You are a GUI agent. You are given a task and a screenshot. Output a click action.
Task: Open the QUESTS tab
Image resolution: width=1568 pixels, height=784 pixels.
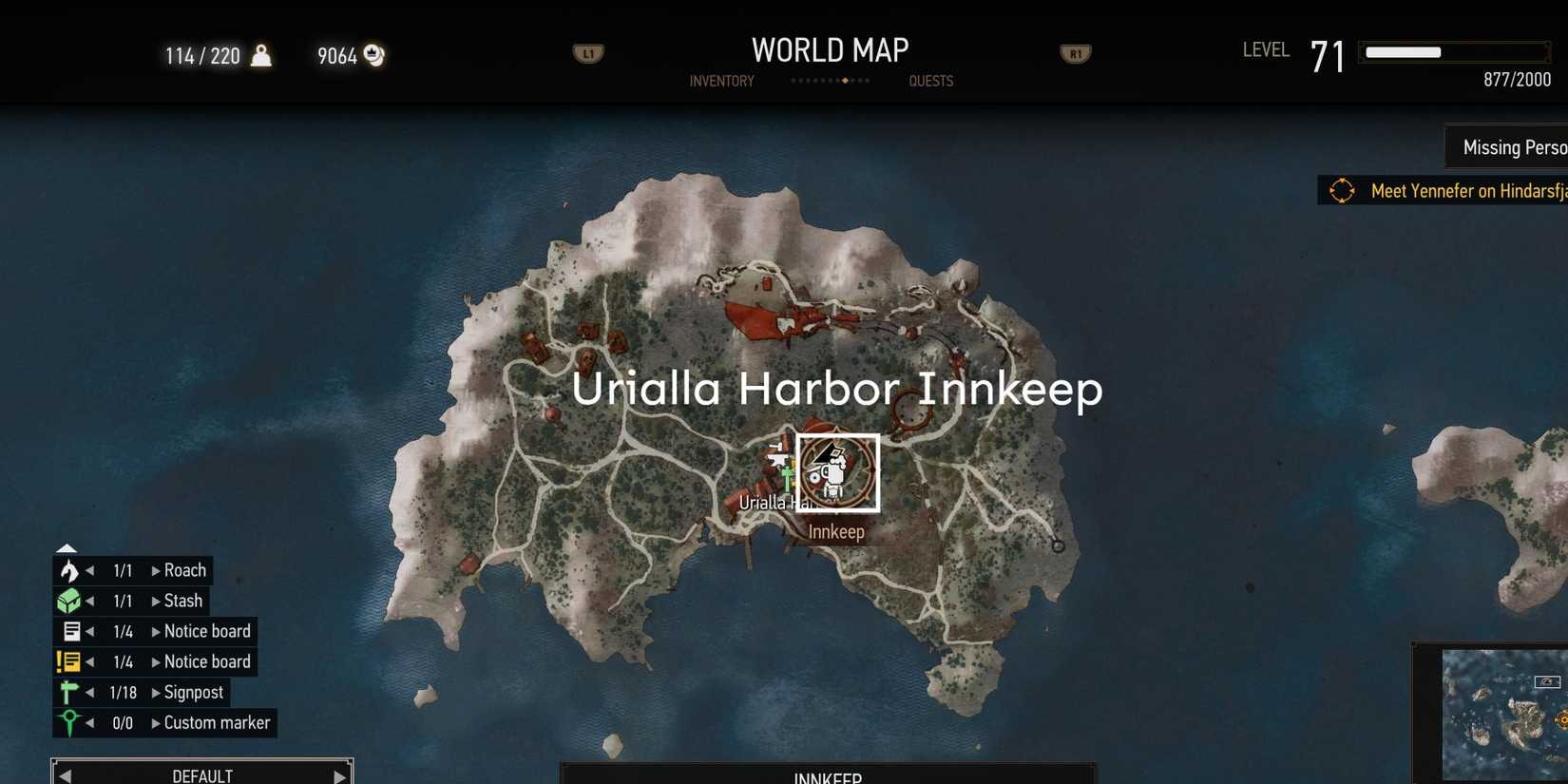coord(930,81)
